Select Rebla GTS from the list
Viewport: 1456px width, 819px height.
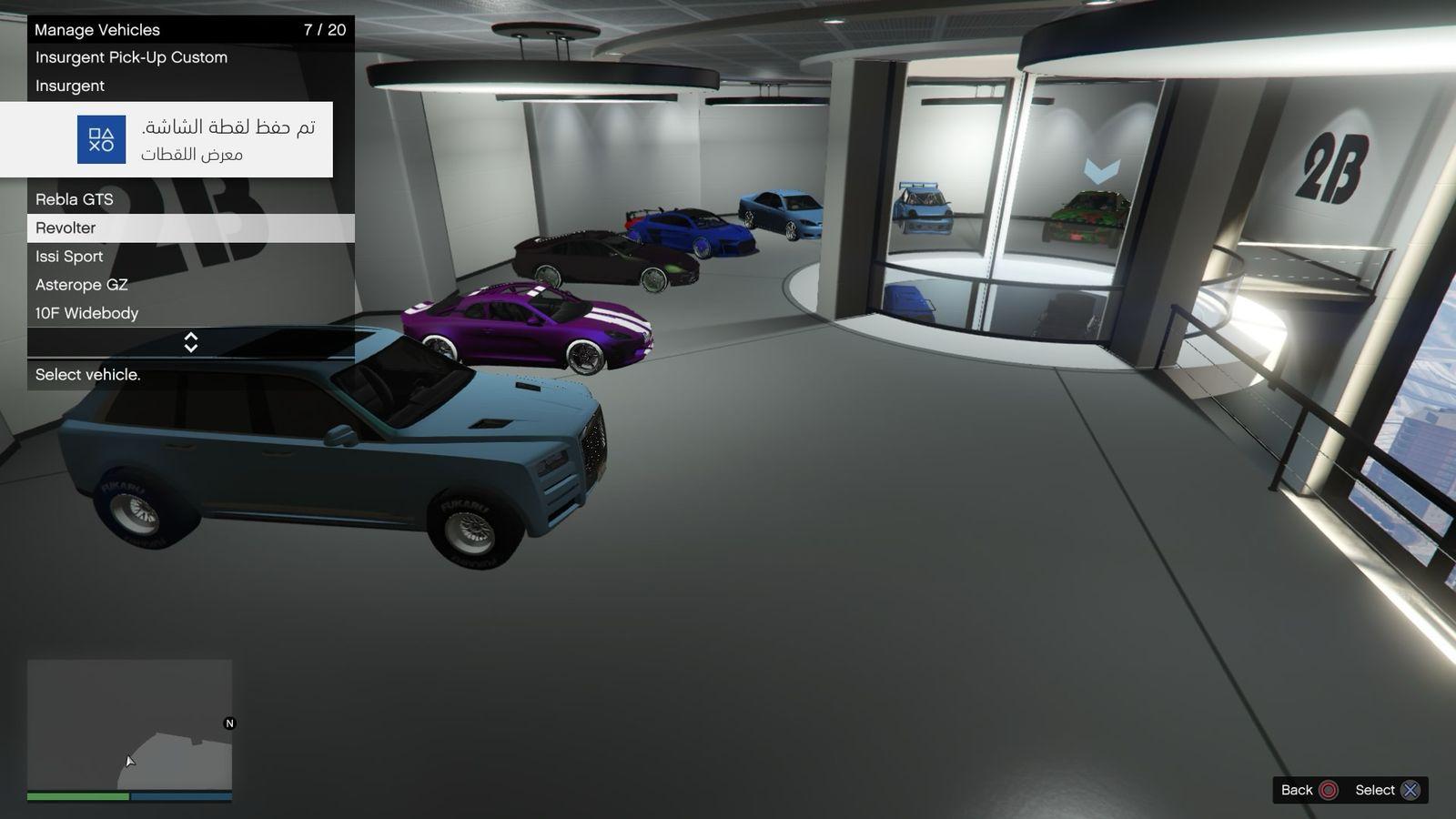tap(75, 199)
